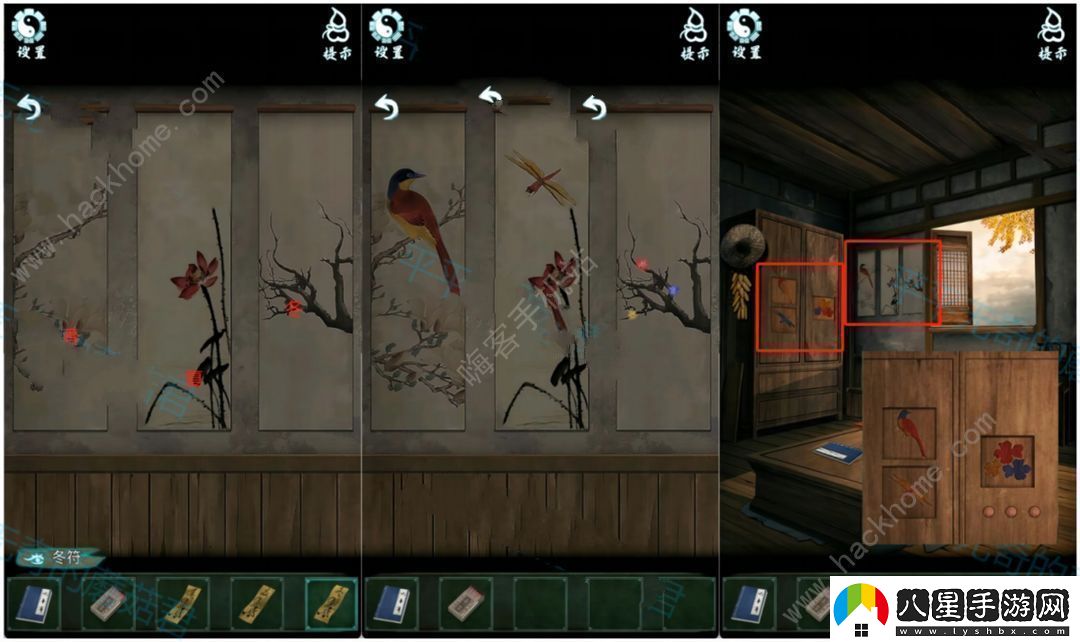
Task: Select the highlighted winter talisman slot
Action: pyautogui.click(x=328, y=604)
